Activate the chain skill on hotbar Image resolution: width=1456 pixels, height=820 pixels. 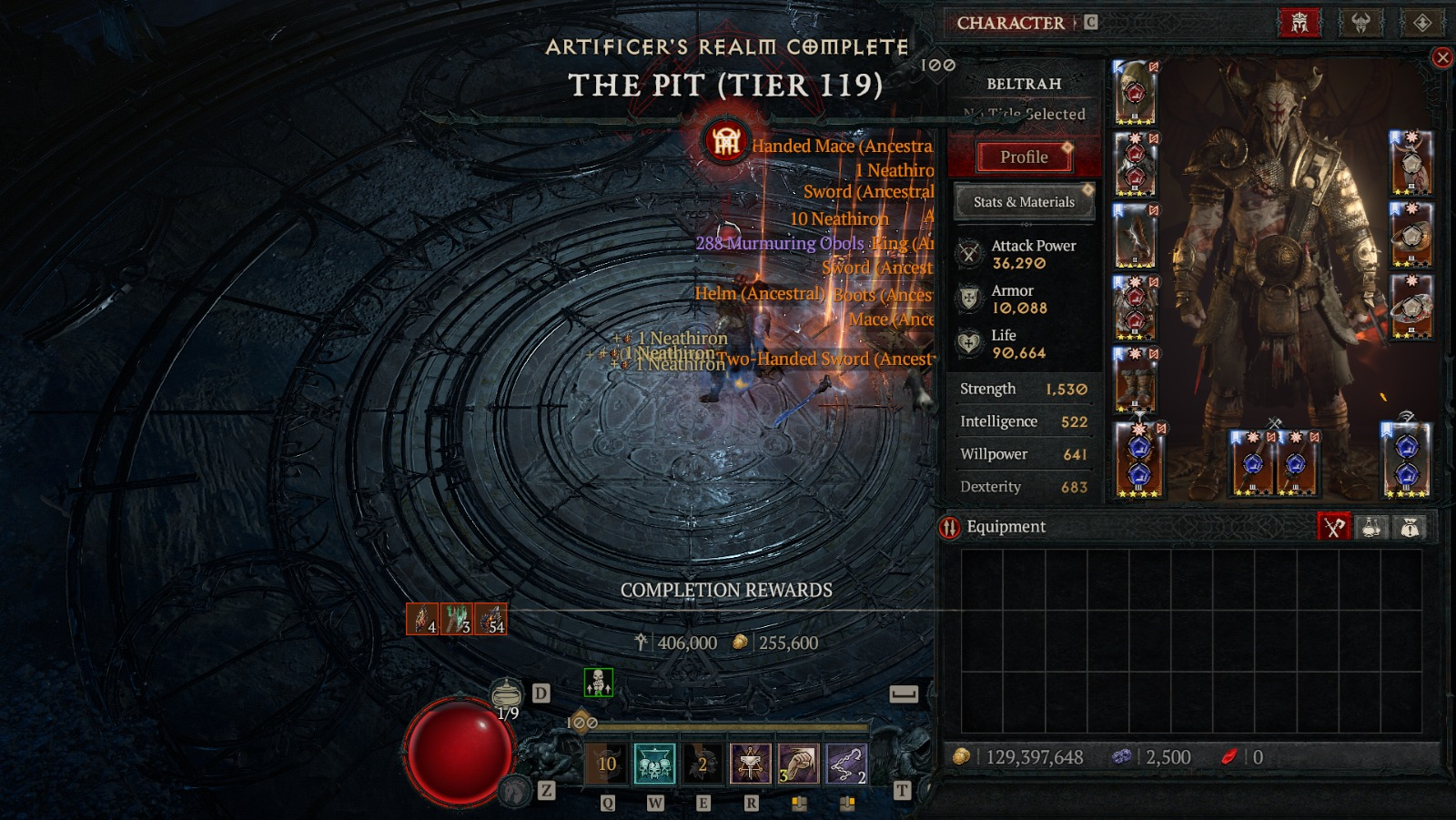846,764
